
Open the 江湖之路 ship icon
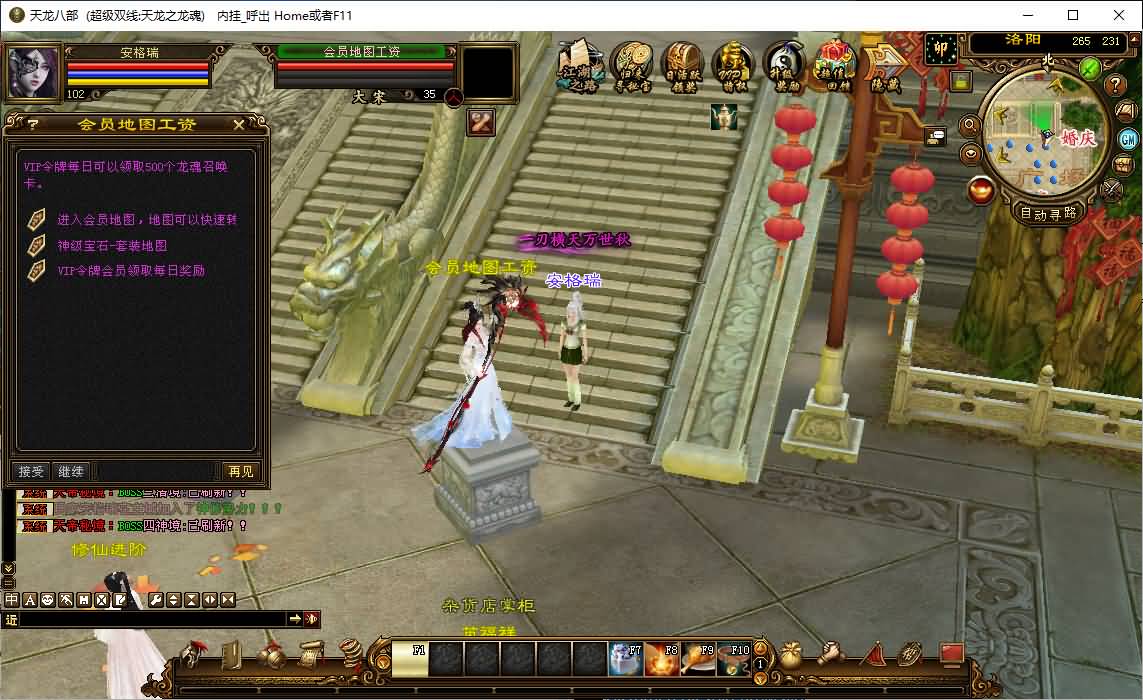579,66
